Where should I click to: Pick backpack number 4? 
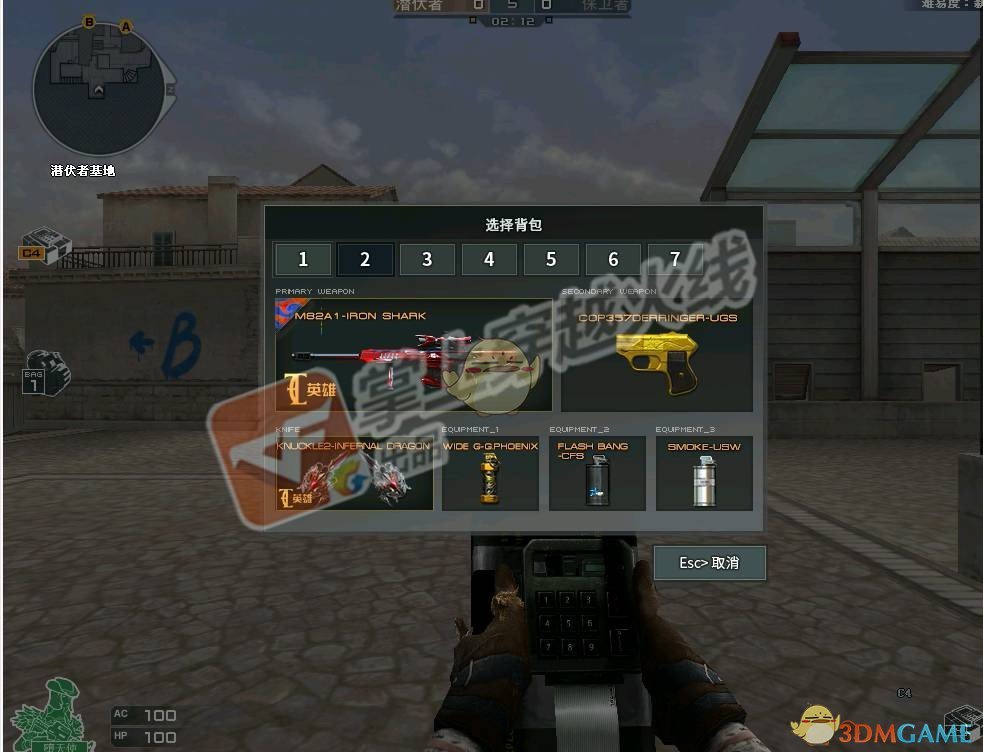[x=489, y=260]
